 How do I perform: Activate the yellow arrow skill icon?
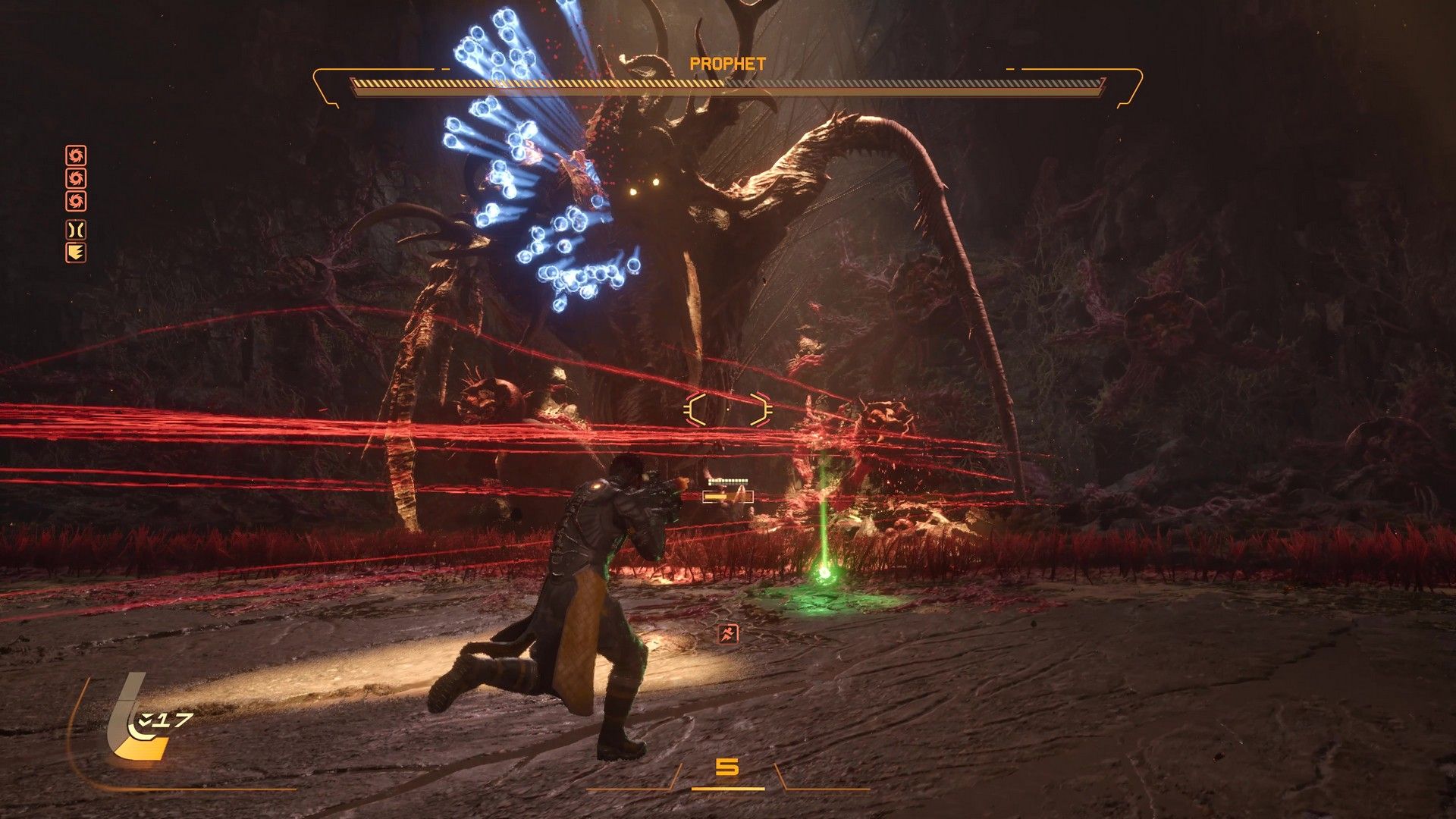point(76,252)
